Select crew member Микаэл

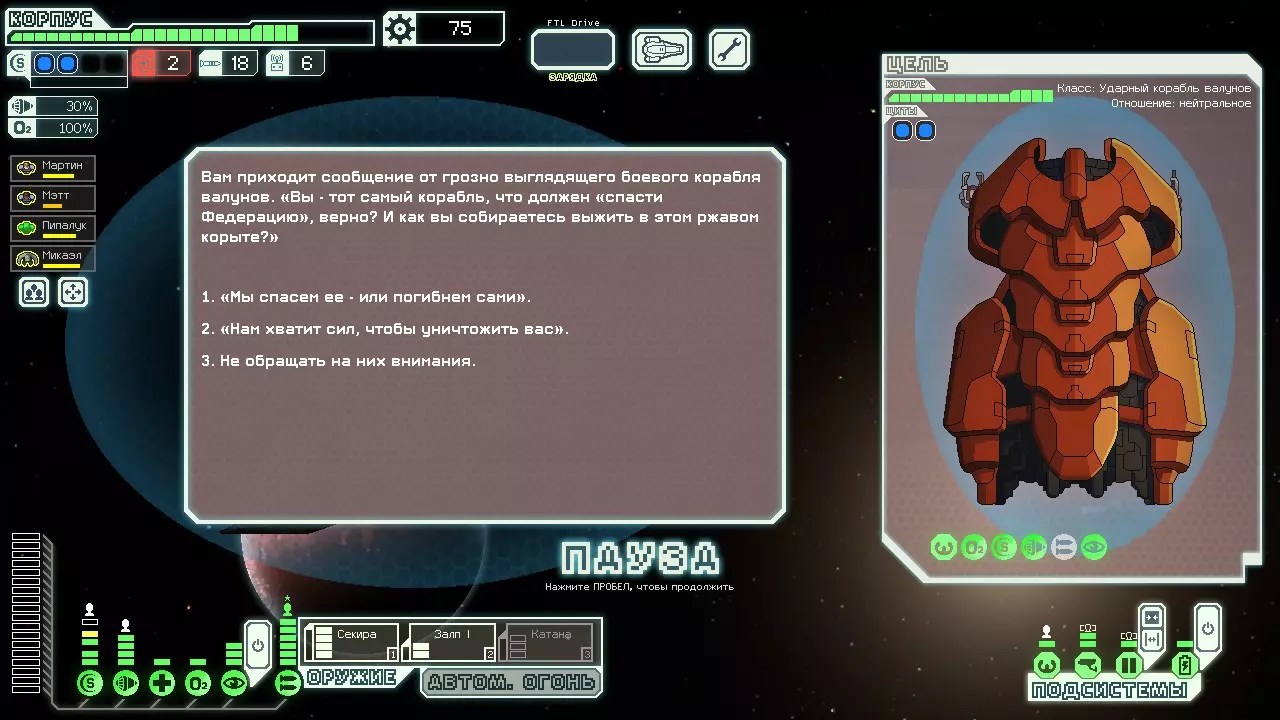click(54, 258)
